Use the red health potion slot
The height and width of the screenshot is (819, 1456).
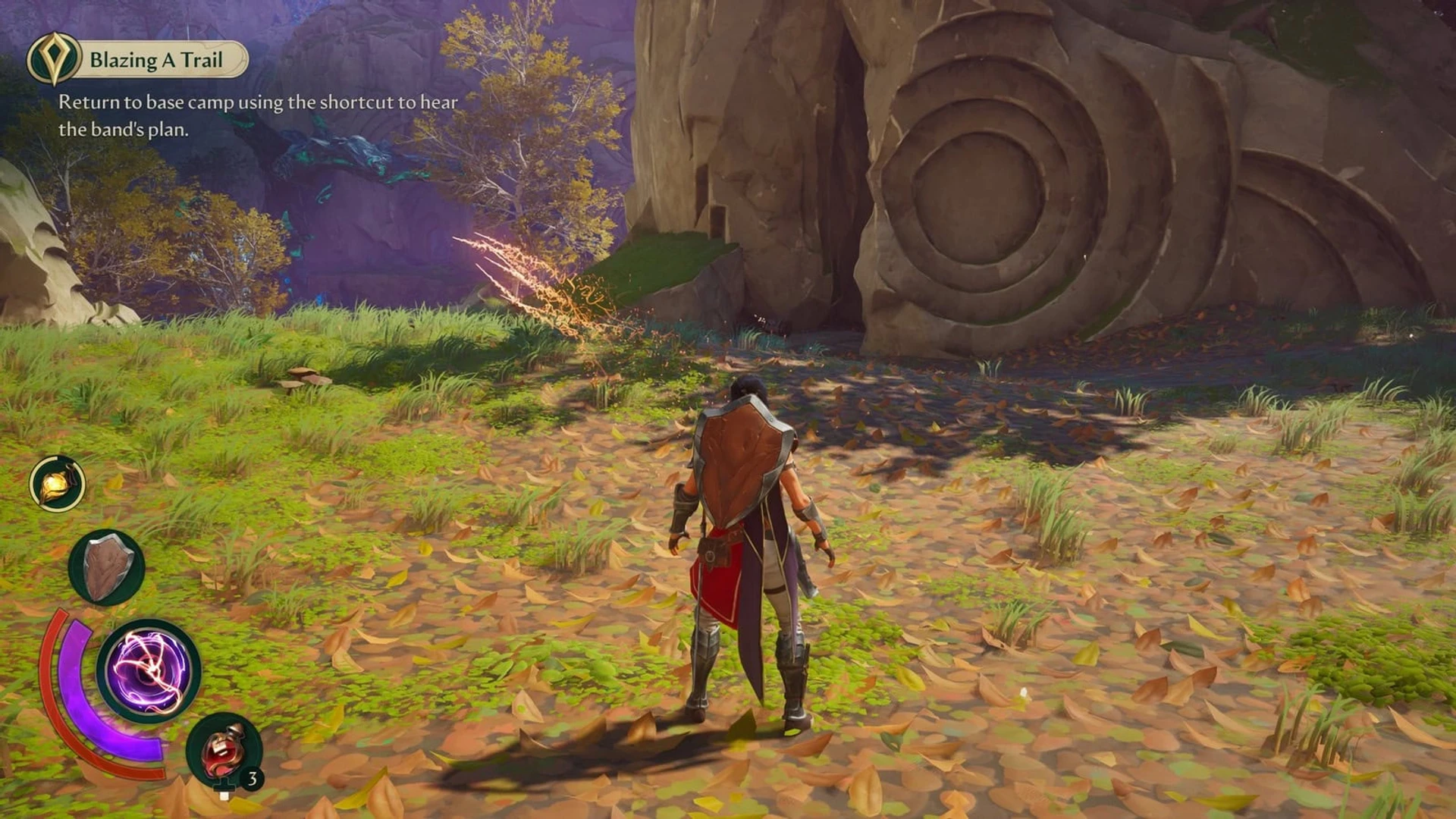click(x=224, y=749)
